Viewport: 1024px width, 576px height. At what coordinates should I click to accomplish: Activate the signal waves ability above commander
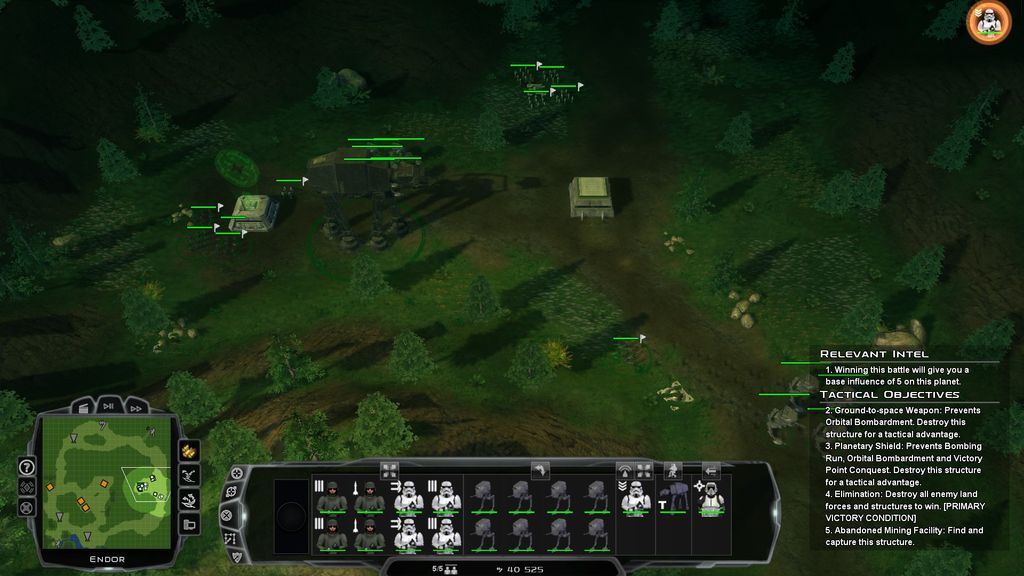tap(626, 469)
